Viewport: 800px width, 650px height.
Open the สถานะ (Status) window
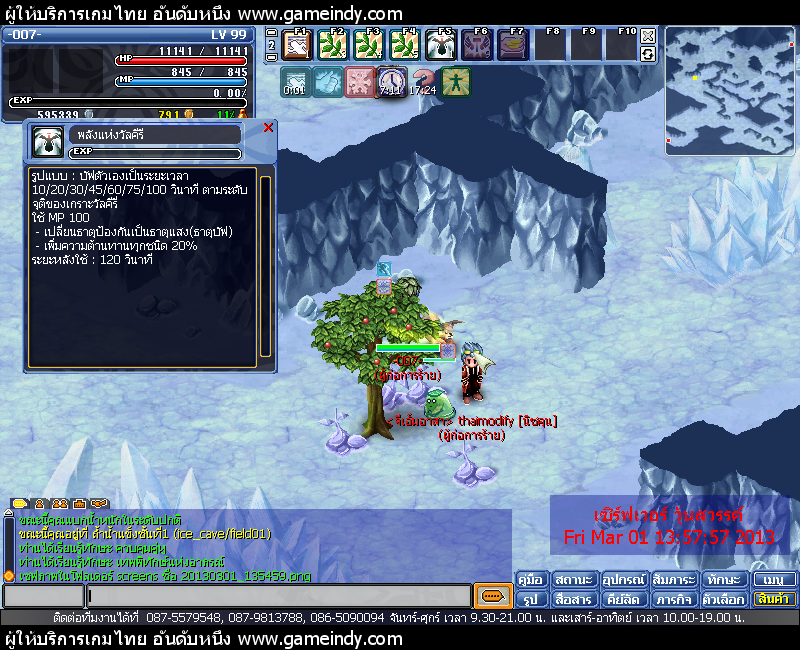pos(576,580)
